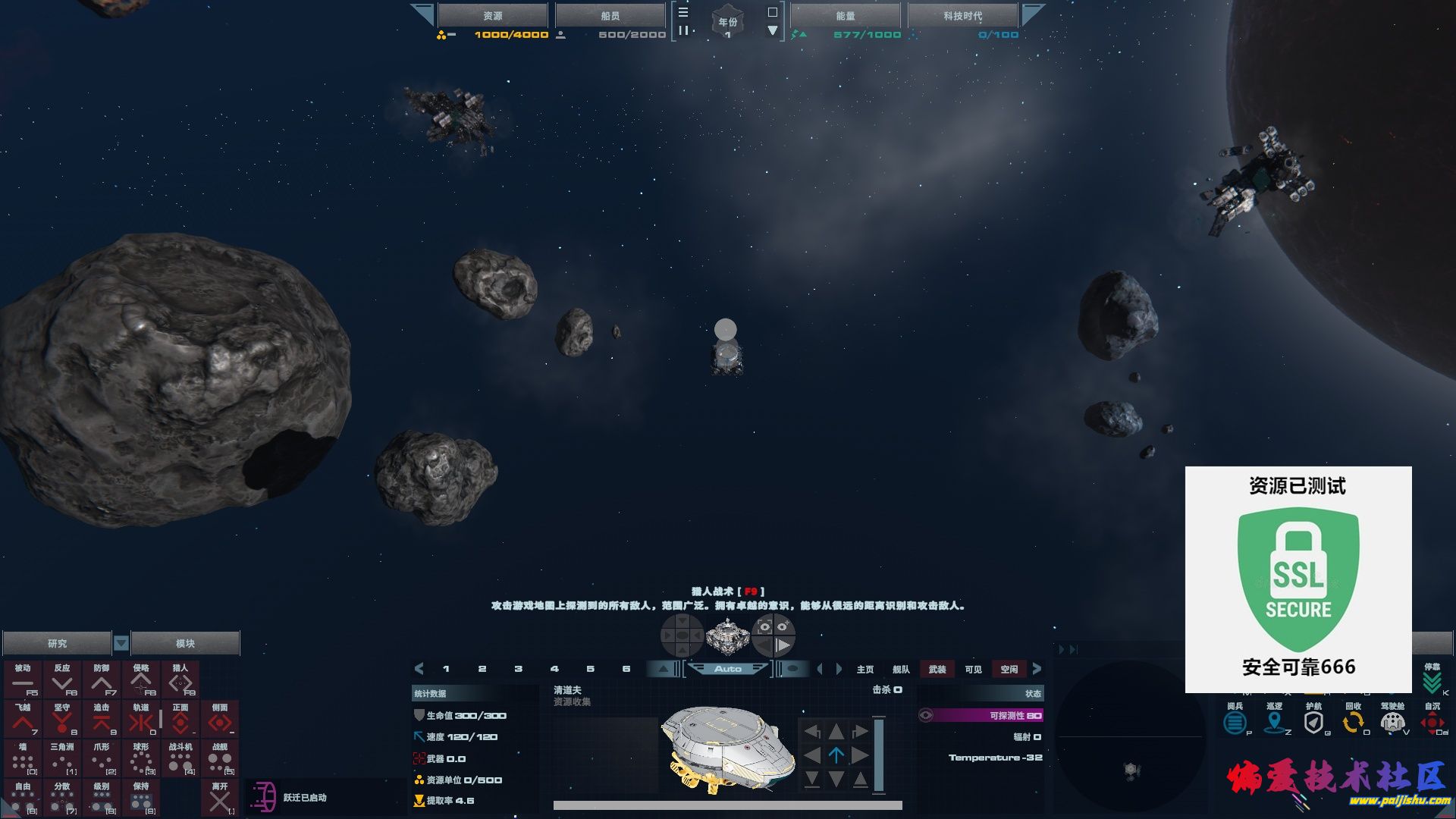Use the 自沉 scuttle command
This screenshot has height=819, width=1456.
click(1432, 719)
